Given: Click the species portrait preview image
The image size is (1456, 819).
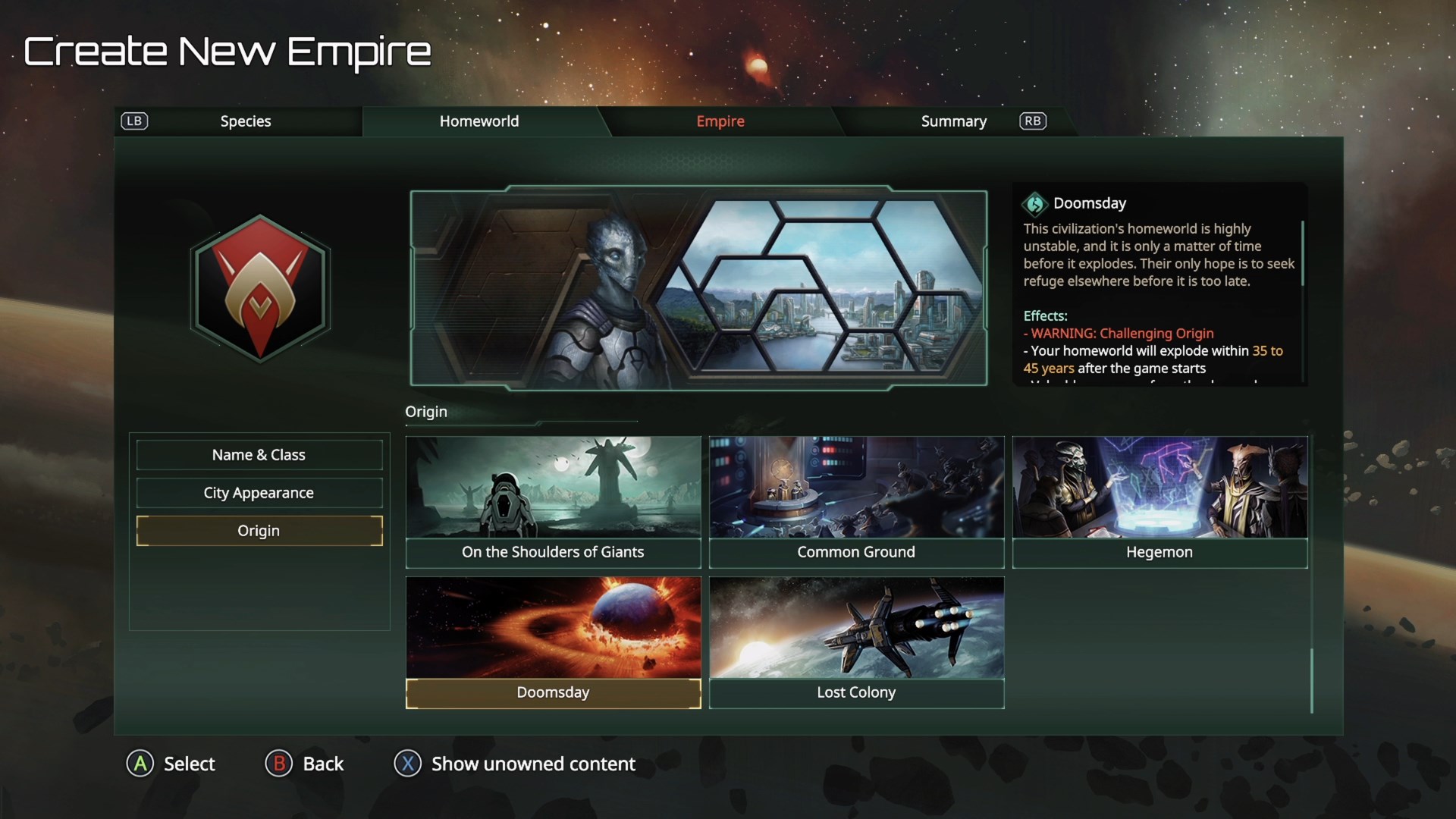Looking at the screenshot, I should pos(698,288).
